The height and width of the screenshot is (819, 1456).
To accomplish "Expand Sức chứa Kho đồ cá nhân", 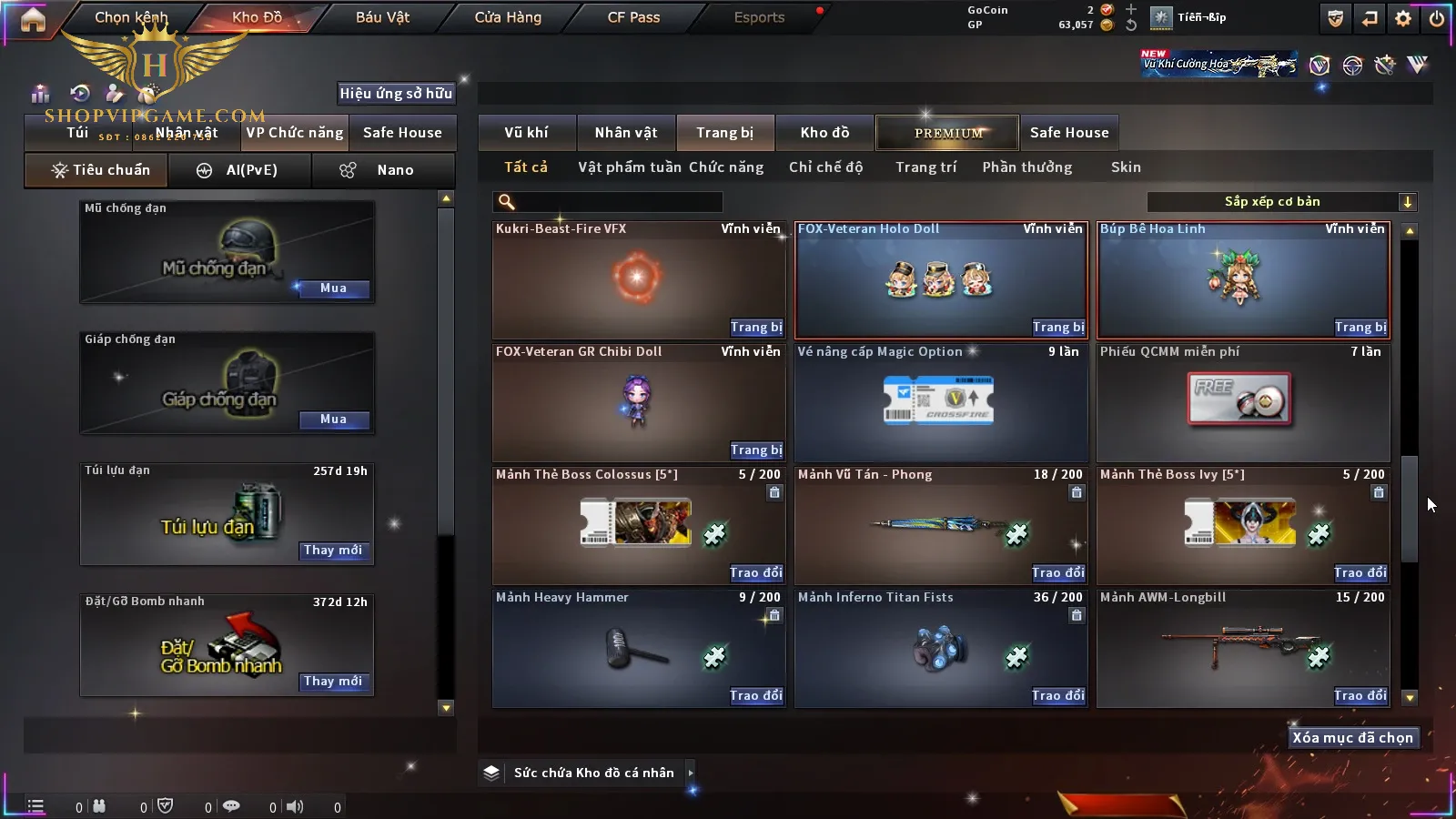I will 691,773.
